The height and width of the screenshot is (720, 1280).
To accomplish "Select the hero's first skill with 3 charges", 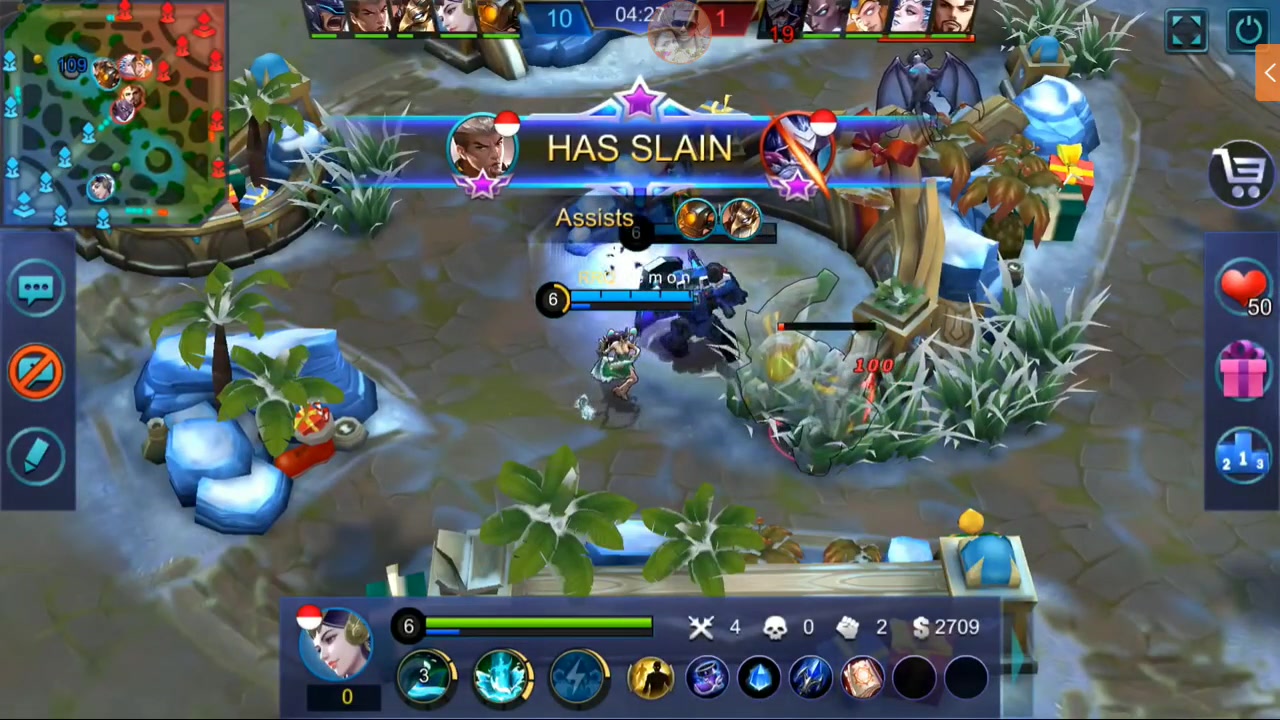I will (x=425, y=675).
